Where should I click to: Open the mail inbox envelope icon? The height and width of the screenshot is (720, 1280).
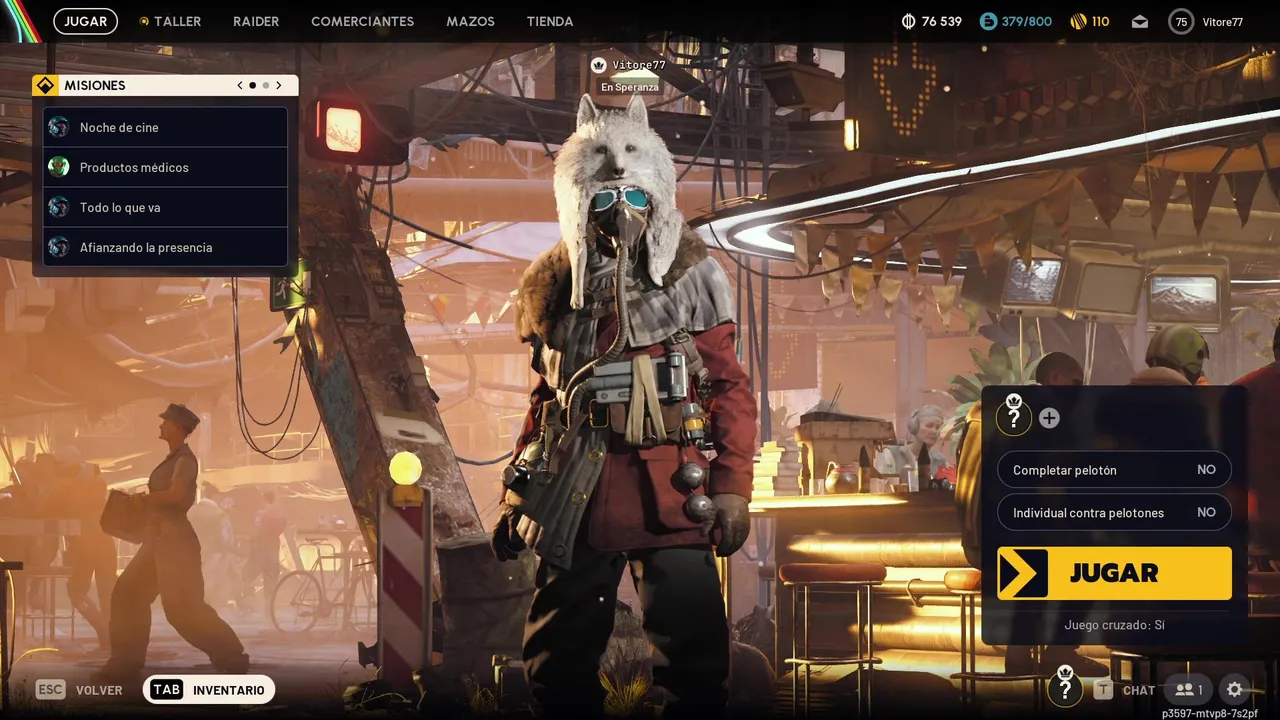click(1140, 21)
